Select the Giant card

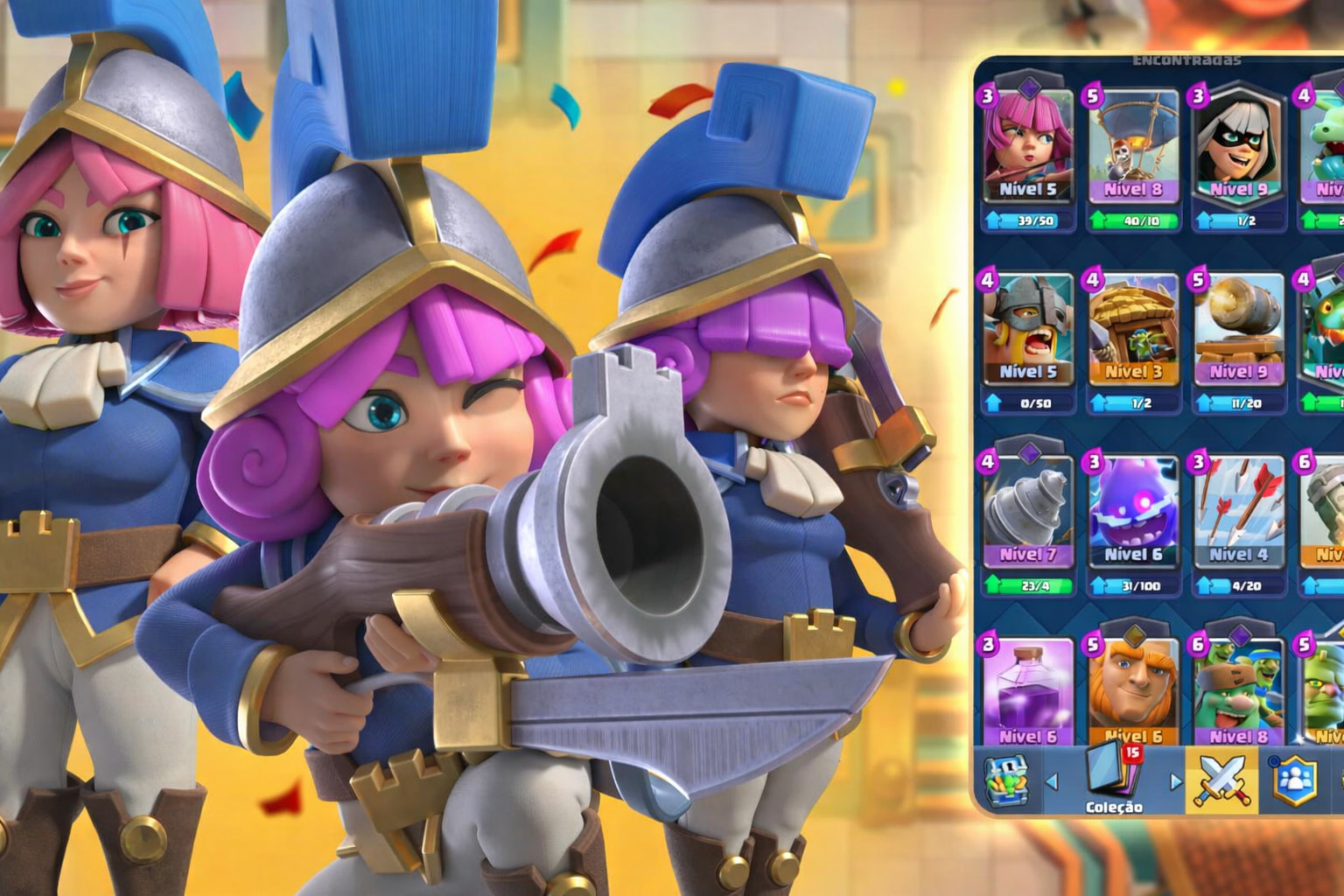pyautogui.click(x=1133, y=693)
